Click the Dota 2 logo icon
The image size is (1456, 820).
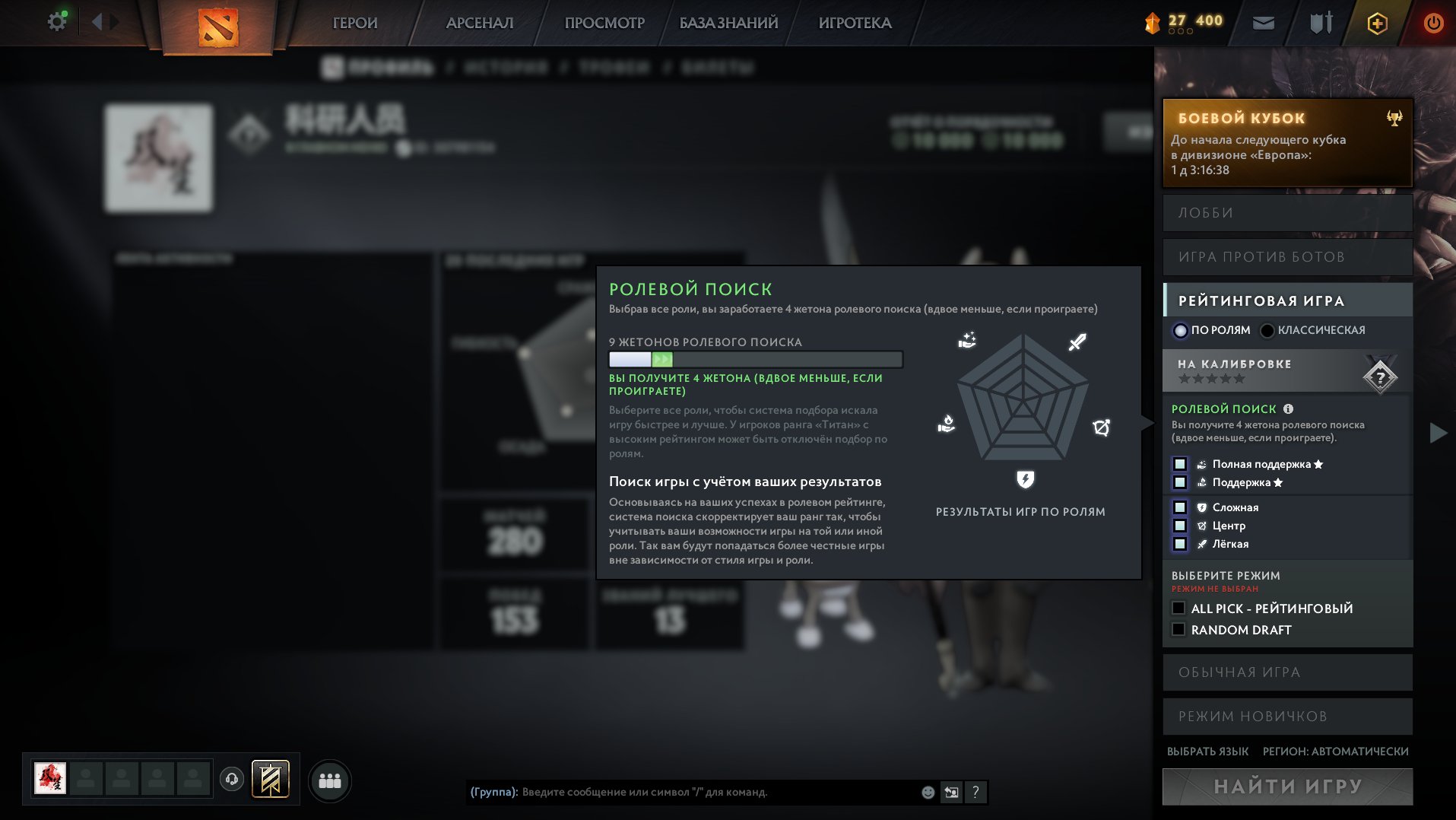click(x=218, y=23)
